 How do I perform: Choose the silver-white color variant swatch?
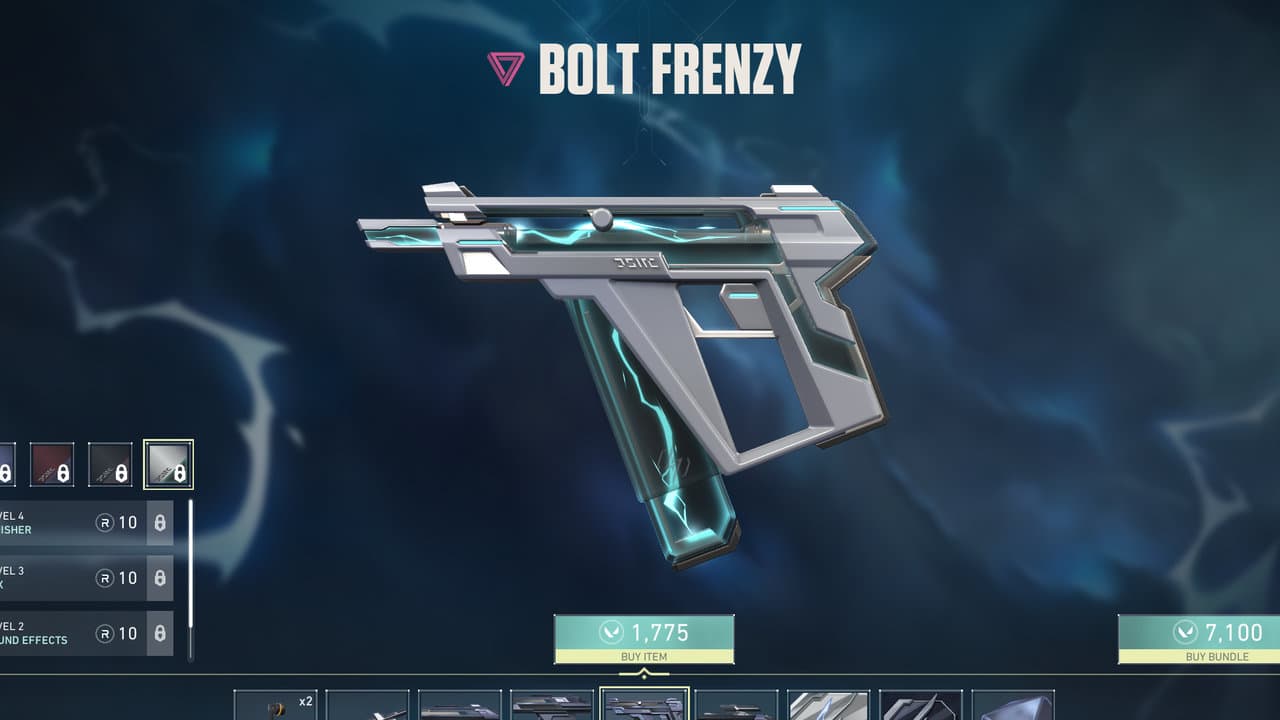click(x=168, y=464)
